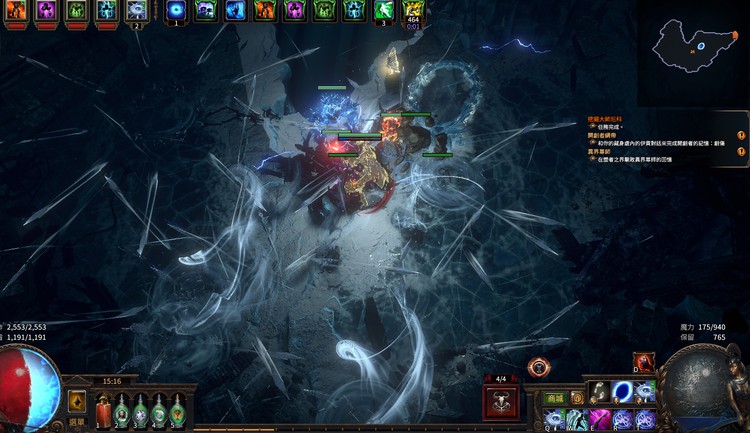Screen dimensions: 750x433
Task: Open the gold spiral button beside 商城
Action: pos(577,398)
